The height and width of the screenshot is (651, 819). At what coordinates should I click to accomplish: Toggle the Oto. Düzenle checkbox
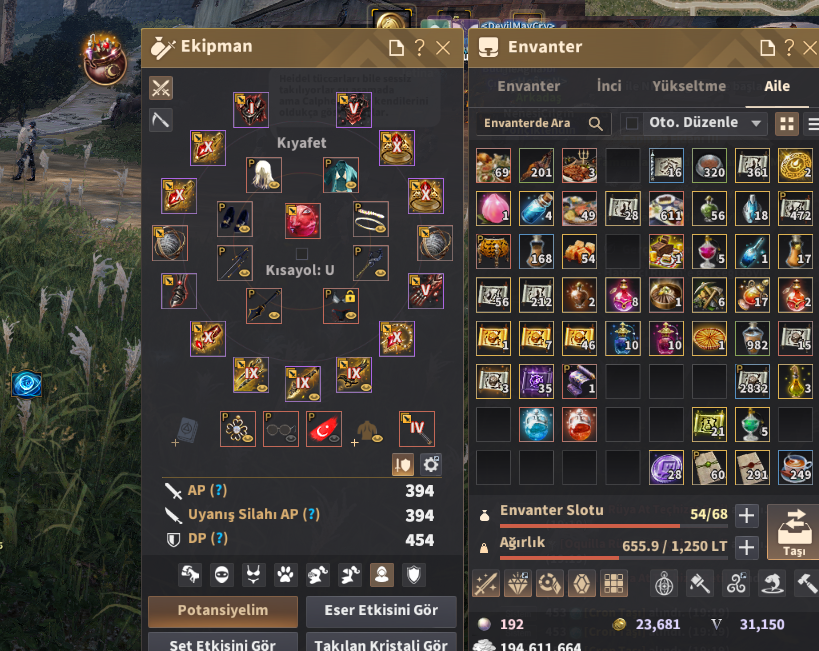pyautogui.click(x=631, y=123)
